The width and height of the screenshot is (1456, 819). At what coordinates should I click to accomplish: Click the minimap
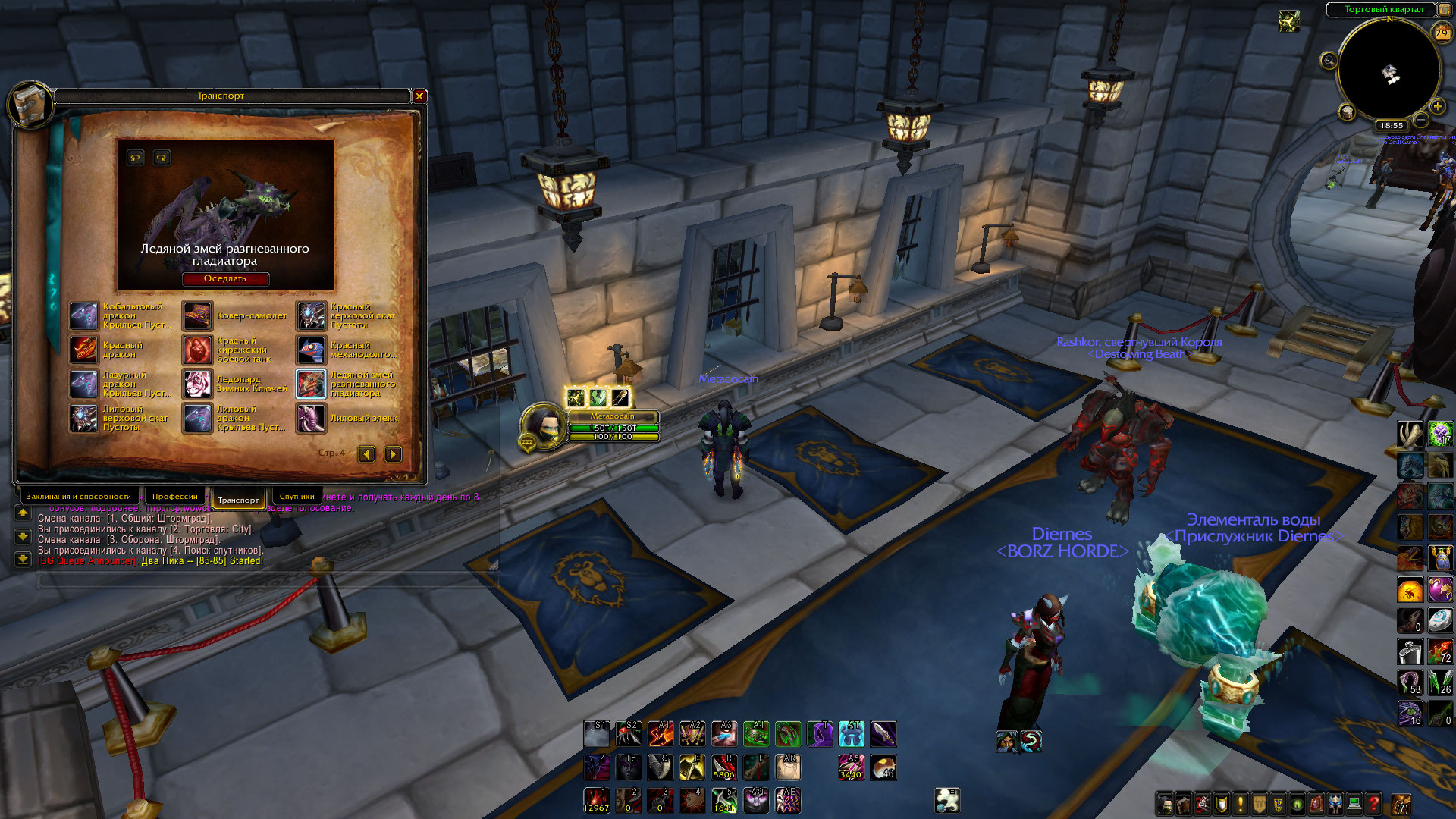(1389, 70)
